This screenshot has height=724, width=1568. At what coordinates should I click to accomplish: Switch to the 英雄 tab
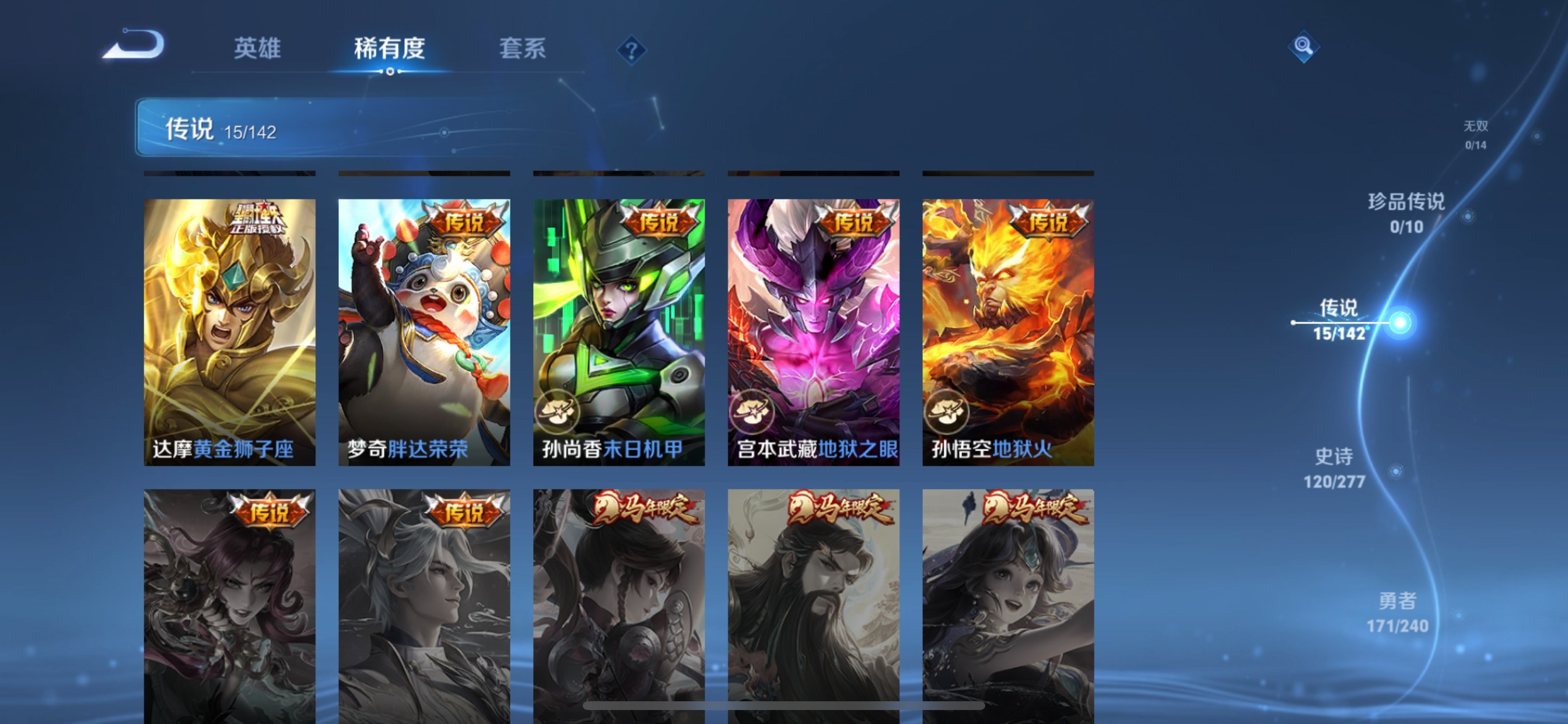pyautogui.click(x=256, y=50)
